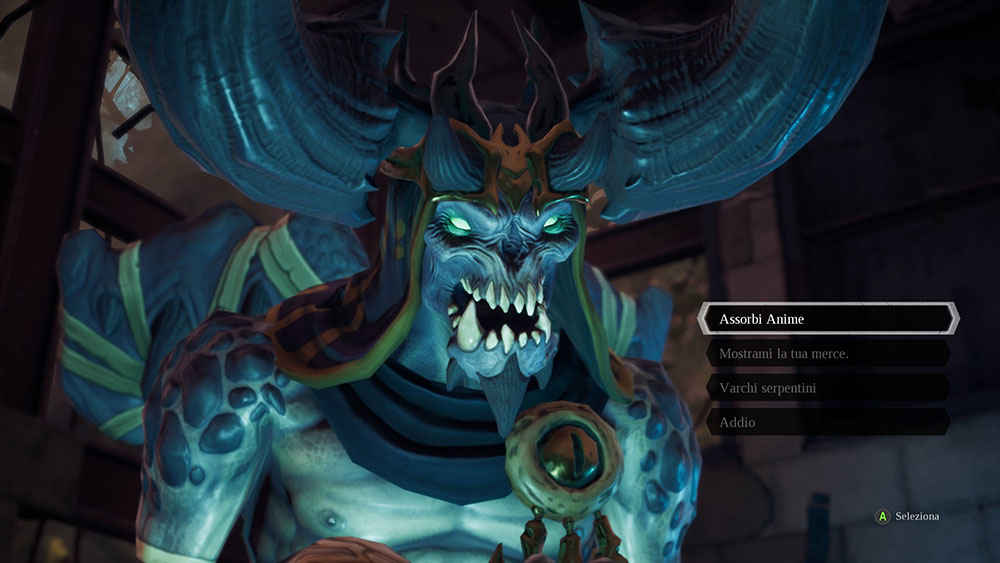
Task: Choose Mostrami la tua merce
Action: click(827, 353)
